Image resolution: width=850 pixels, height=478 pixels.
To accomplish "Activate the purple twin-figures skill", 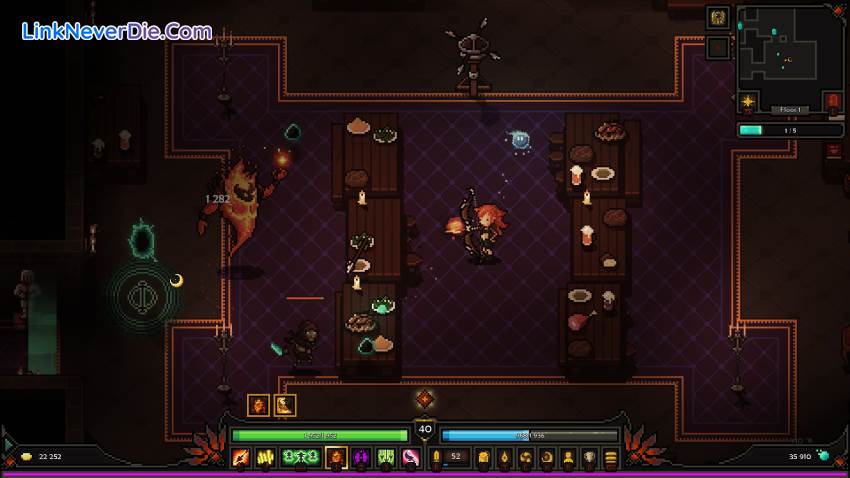I will [361, 458].
